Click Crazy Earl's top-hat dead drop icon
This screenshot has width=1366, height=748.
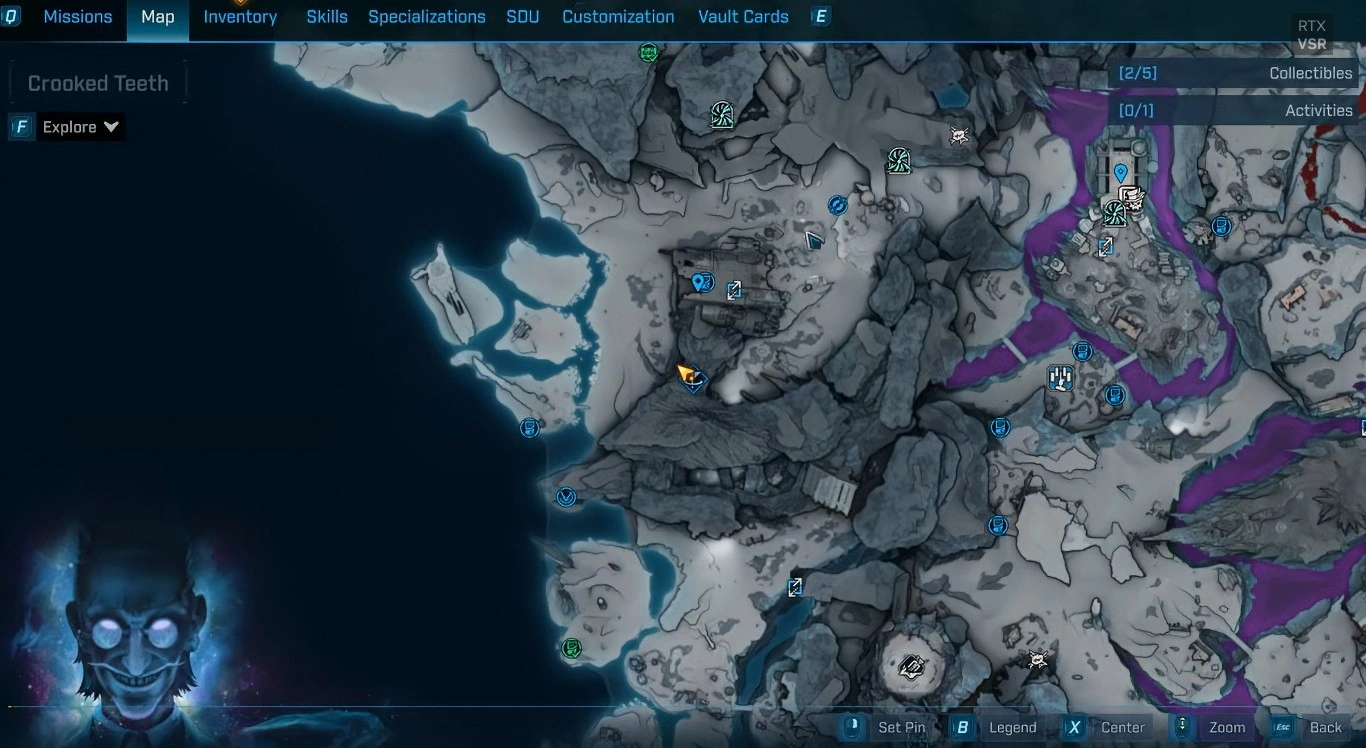(1134, 199)
